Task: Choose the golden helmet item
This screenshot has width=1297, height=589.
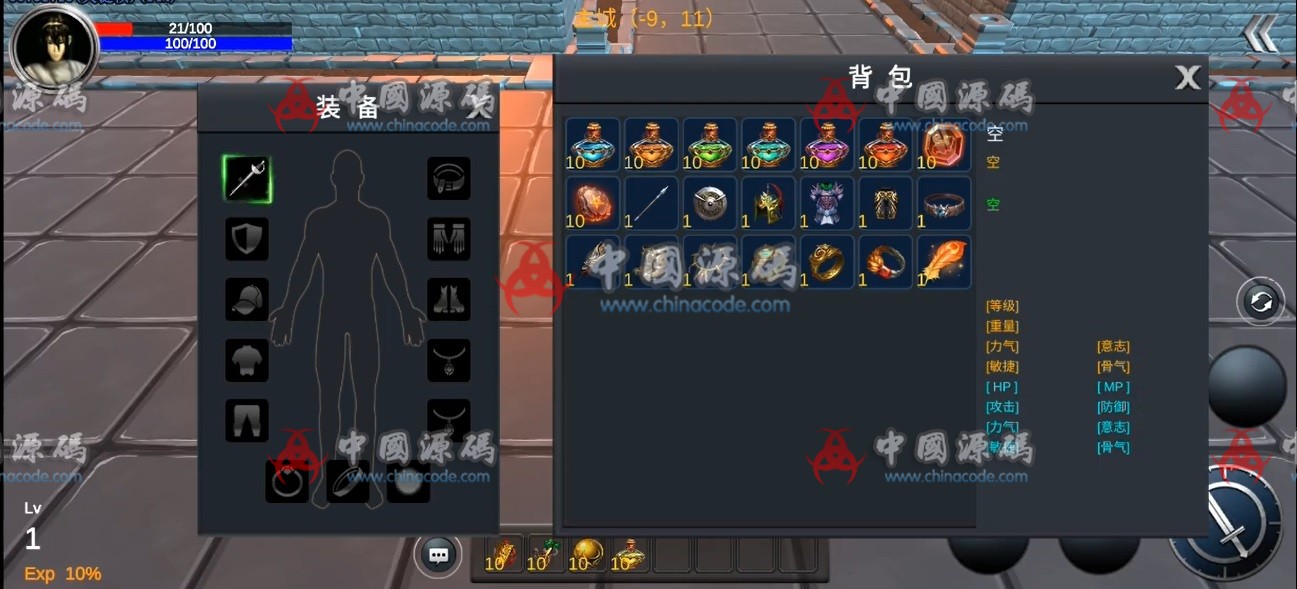Action: 768,204
